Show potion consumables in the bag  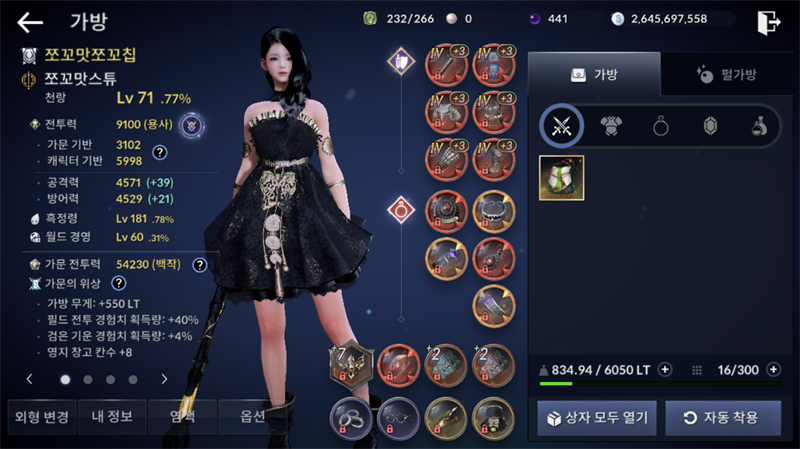coord(759,125)
